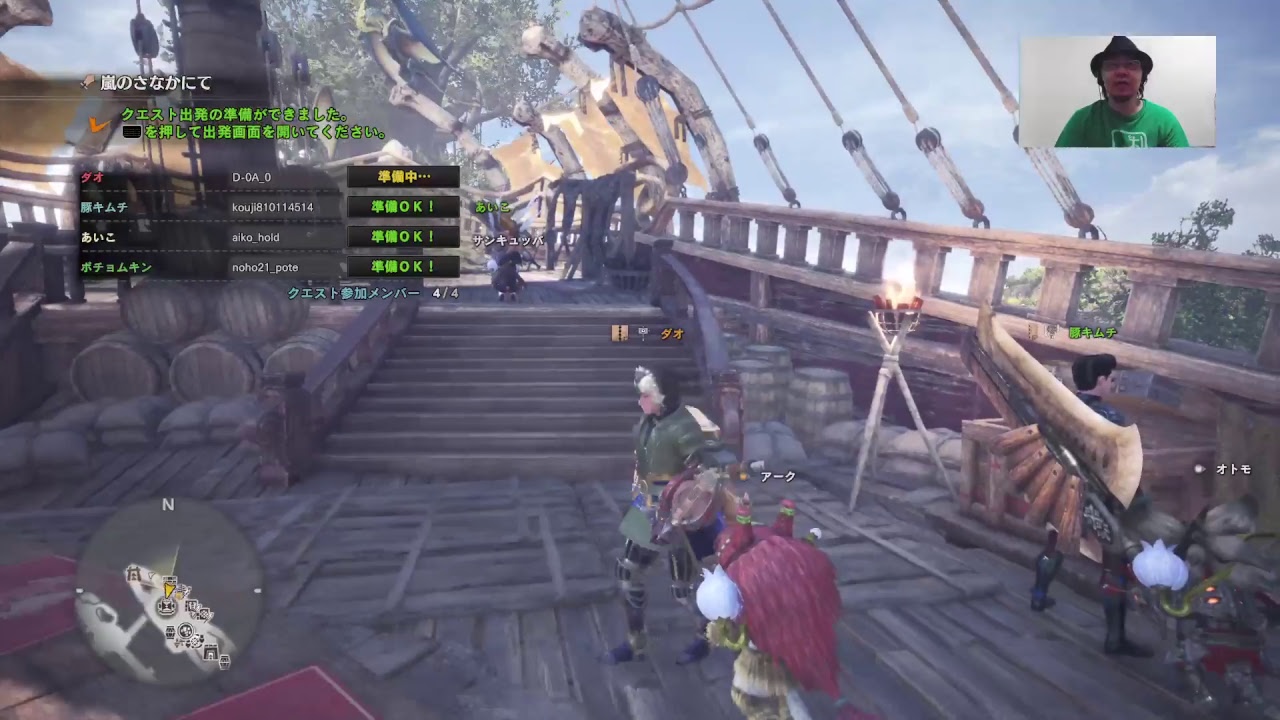Click the 準備中 status for ダオ
The image size is (1280, 720).
point(403,177)
